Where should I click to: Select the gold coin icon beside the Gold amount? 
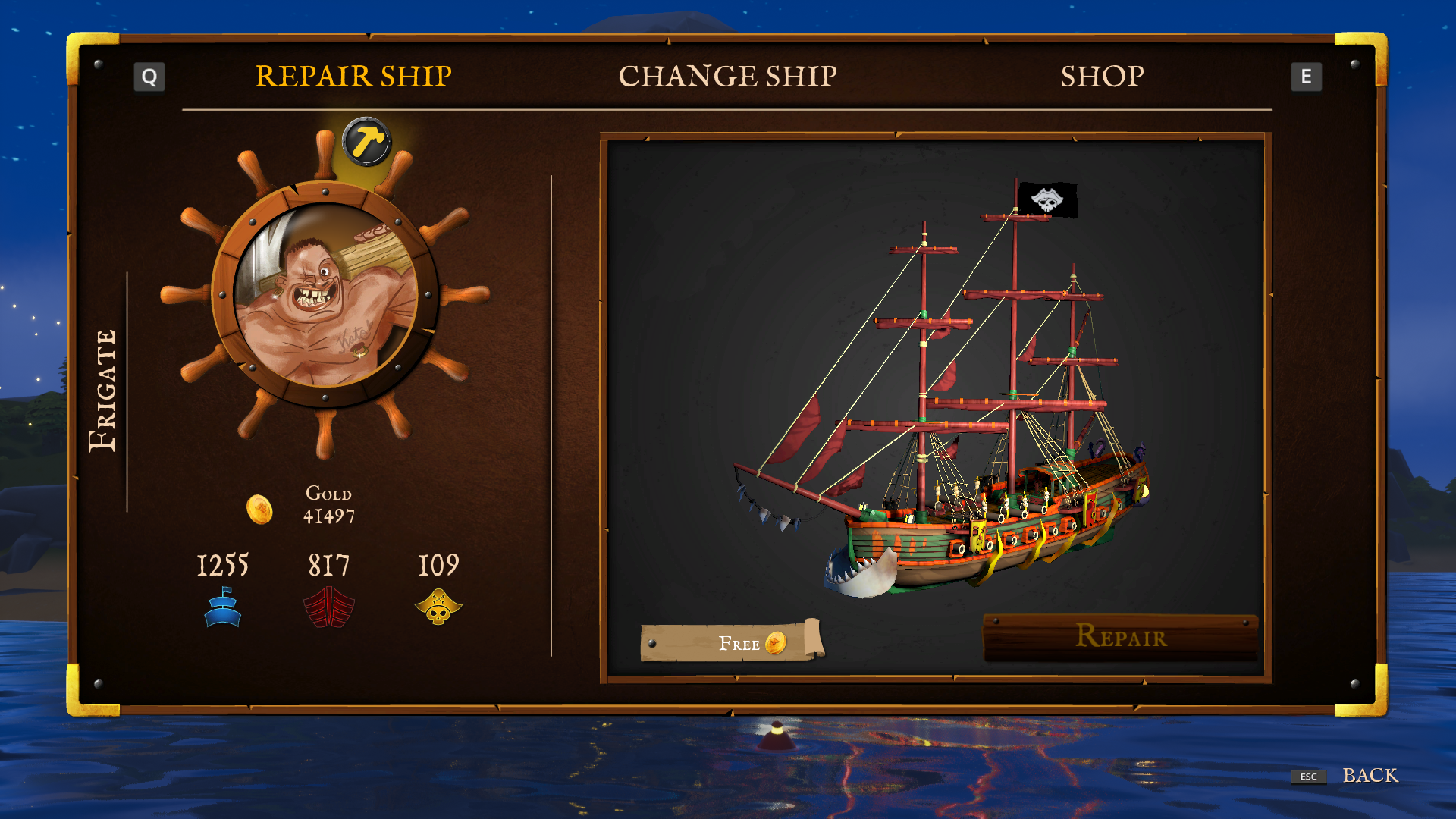click(261, 510)
